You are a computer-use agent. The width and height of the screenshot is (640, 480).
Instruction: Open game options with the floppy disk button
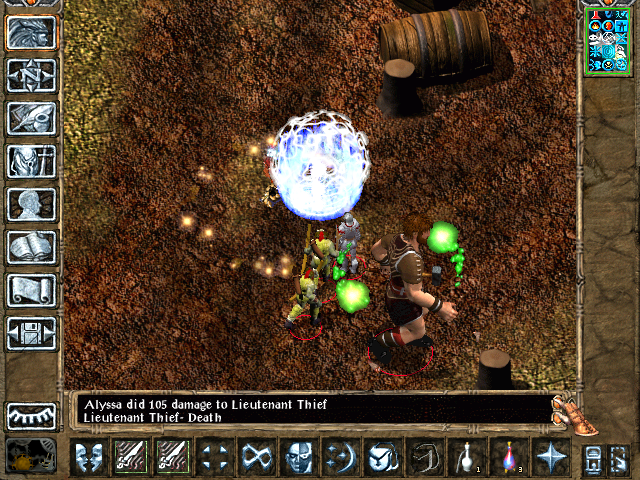[x=31, y=332]
